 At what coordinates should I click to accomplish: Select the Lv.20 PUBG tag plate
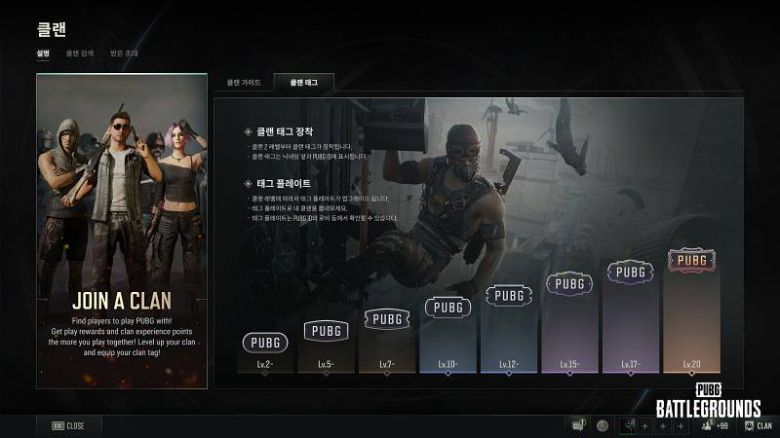691,259
